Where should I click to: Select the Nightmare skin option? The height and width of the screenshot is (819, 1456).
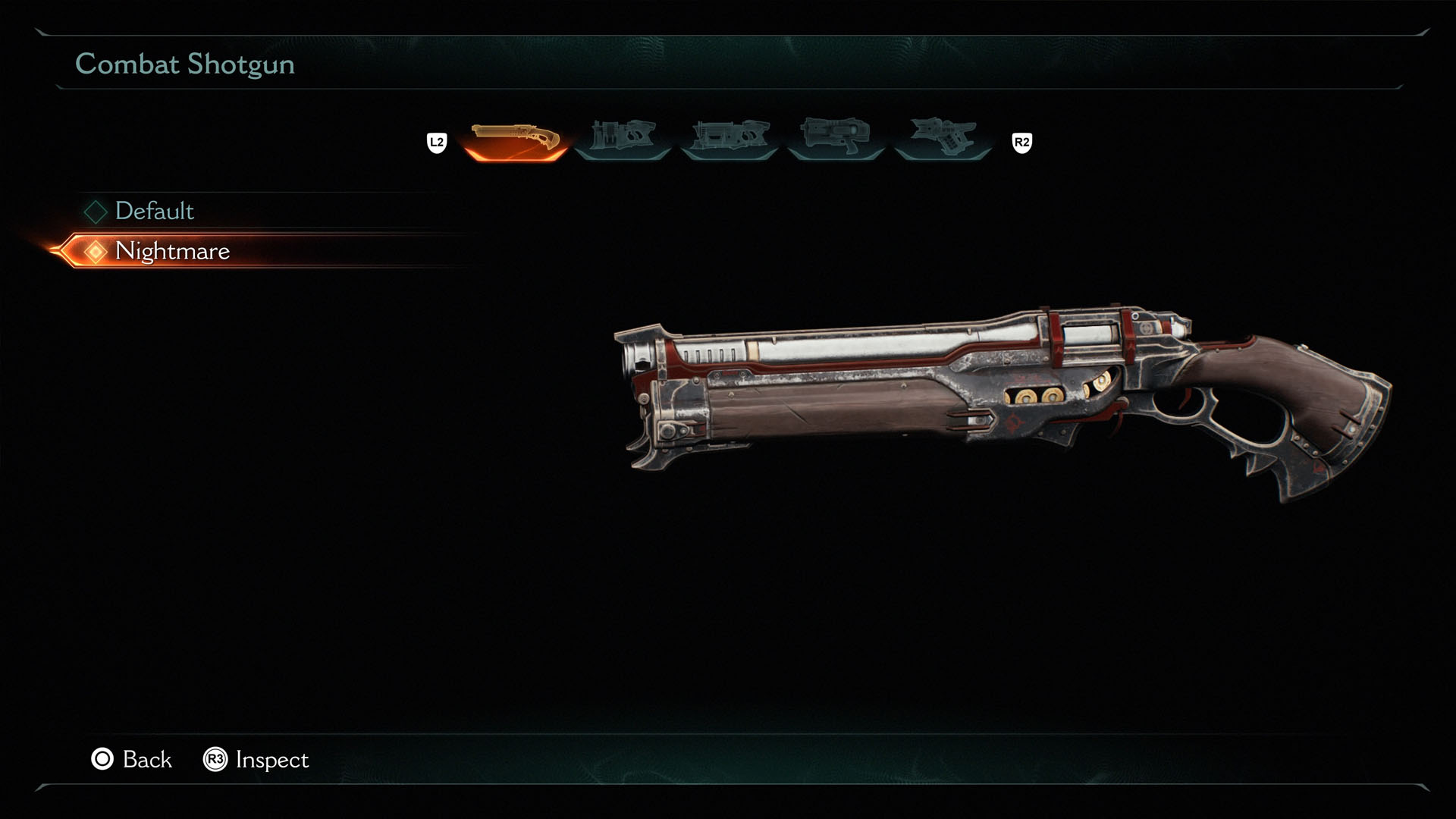pos(173,251)
